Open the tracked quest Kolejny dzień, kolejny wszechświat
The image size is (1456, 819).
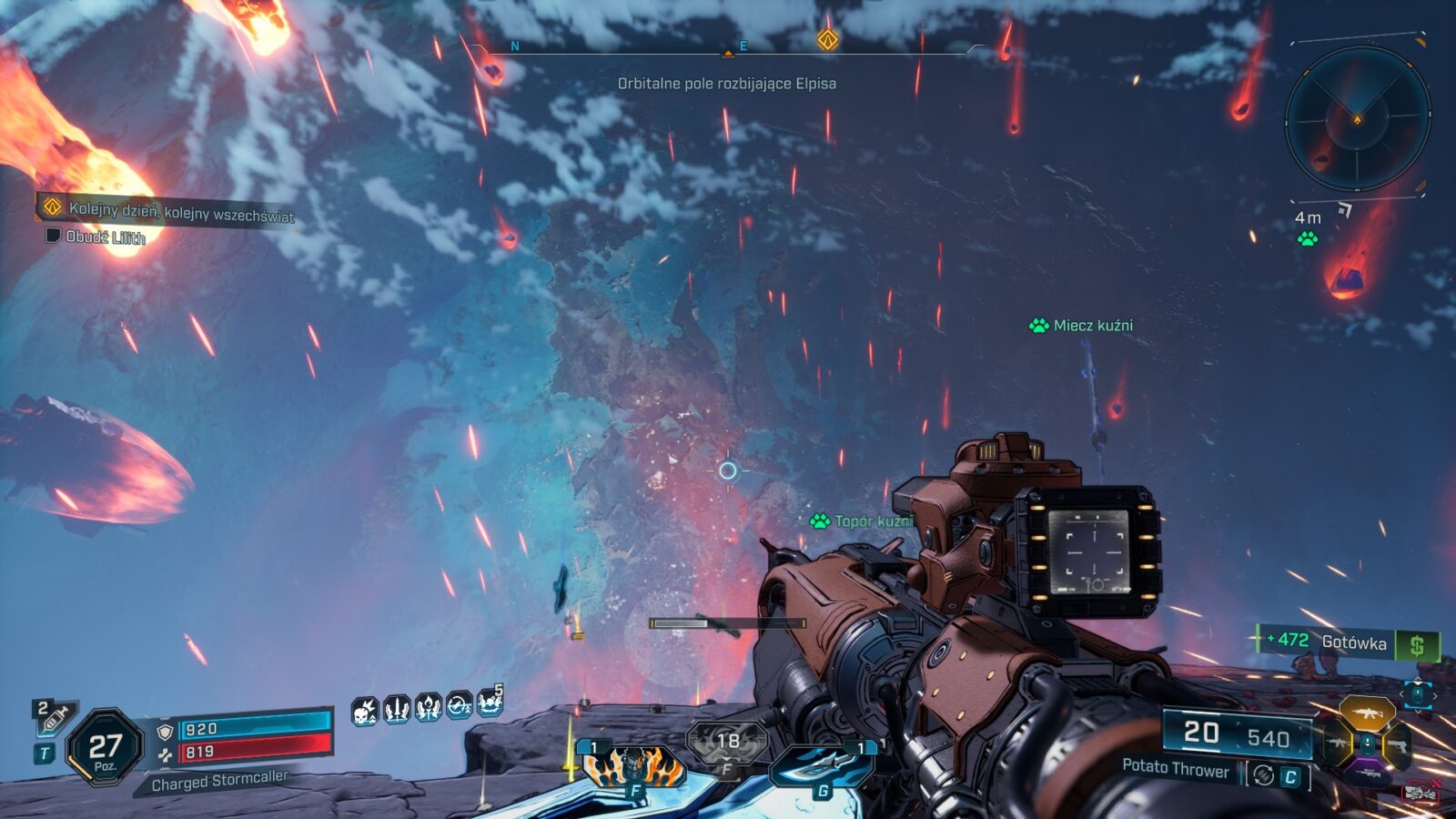click(x=181, y=212)
